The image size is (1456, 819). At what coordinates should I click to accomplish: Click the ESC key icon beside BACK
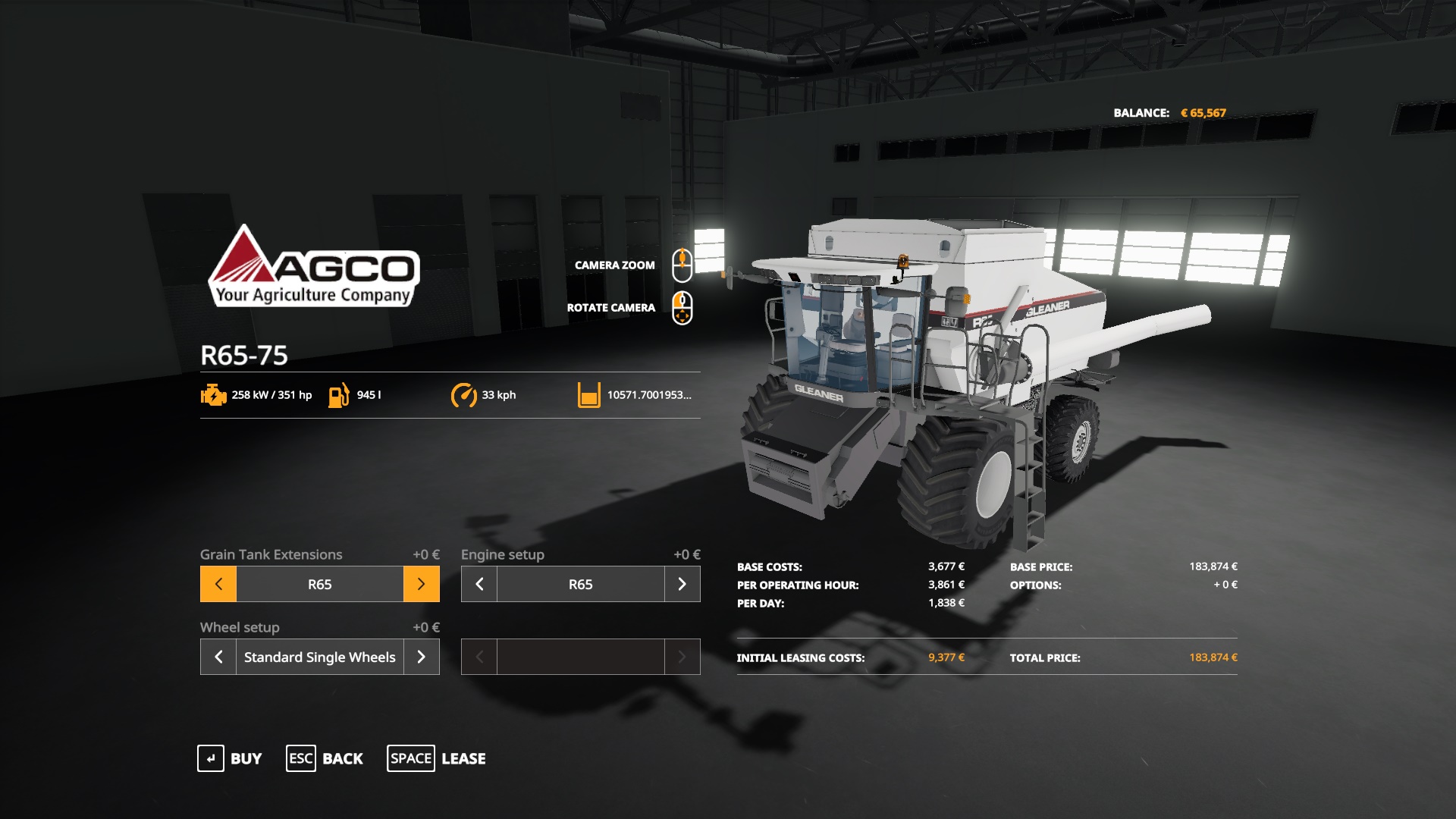coord(300,758)
